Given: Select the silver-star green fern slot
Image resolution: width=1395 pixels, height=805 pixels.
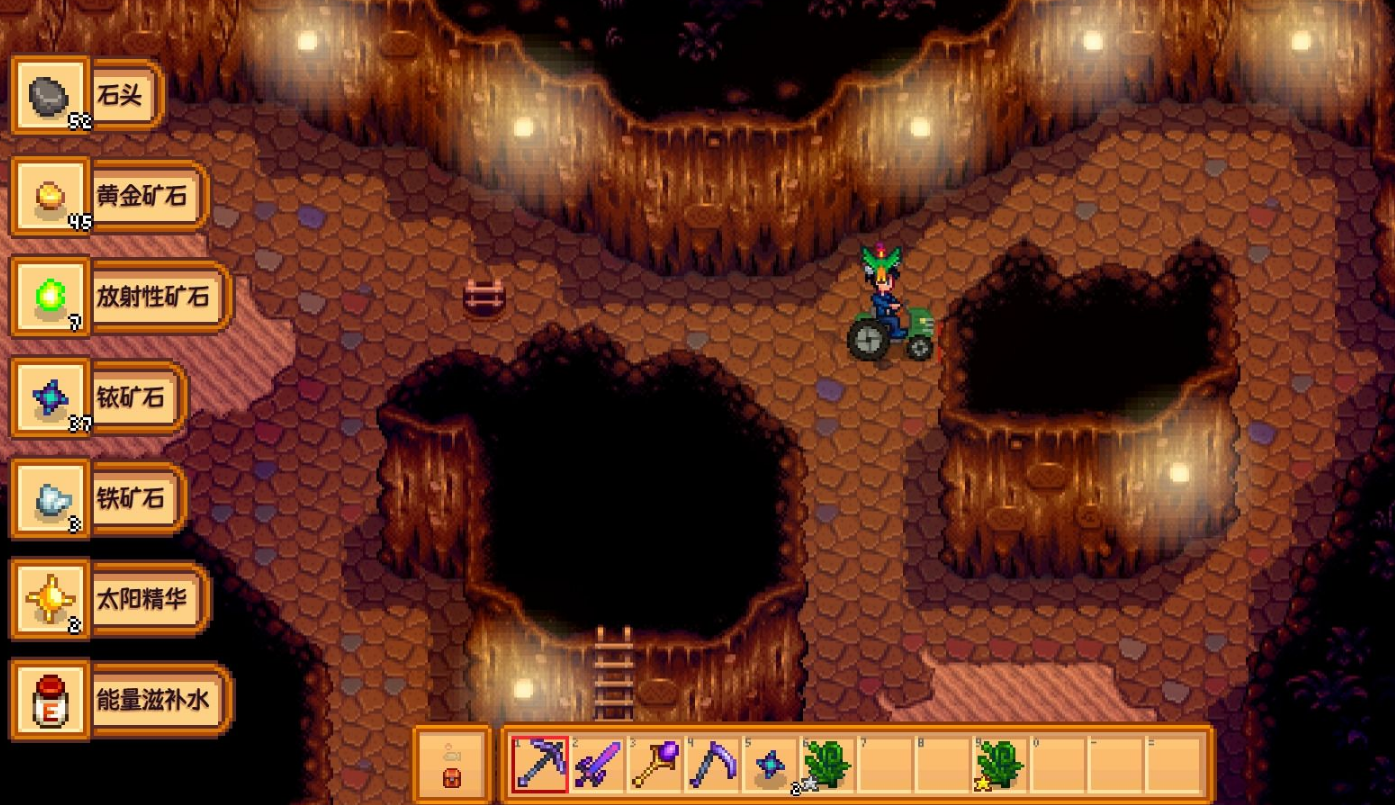Looking at the screenshot, I should (x=828, y=765).
